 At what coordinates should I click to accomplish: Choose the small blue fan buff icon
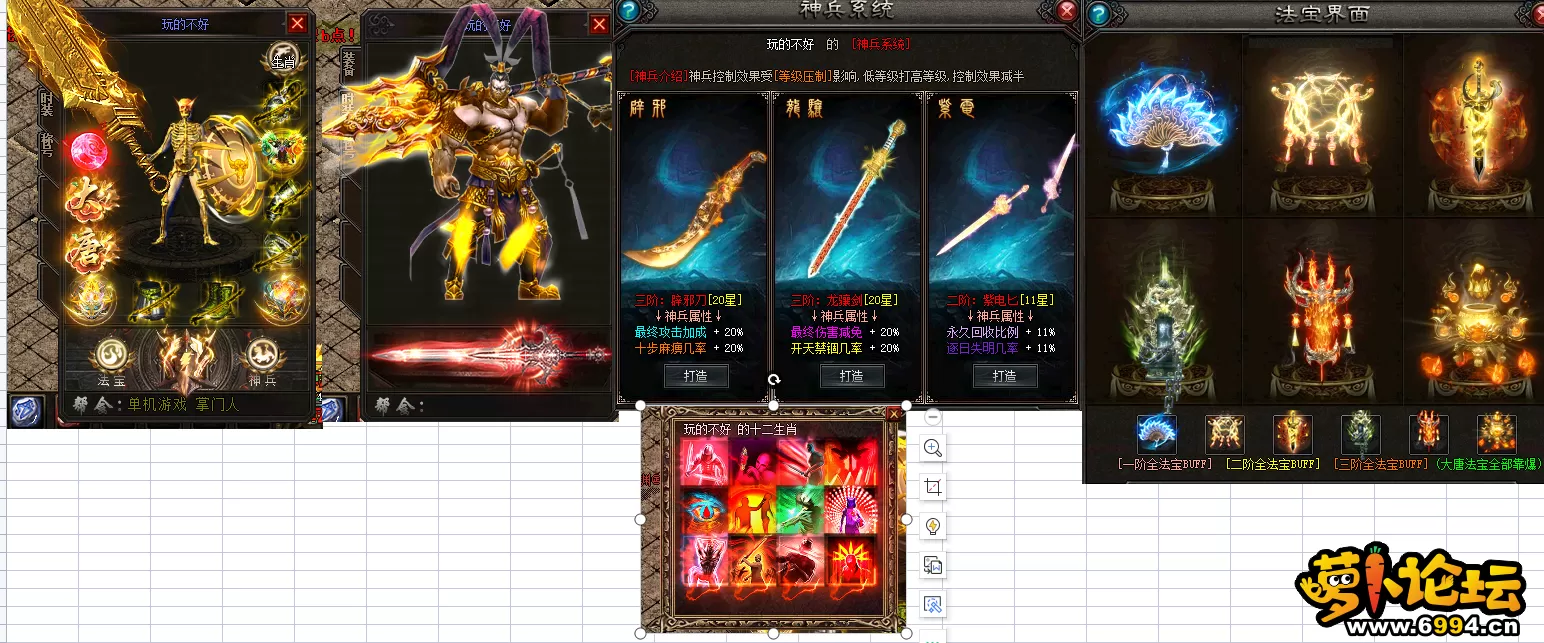[x=1156, y=434]
